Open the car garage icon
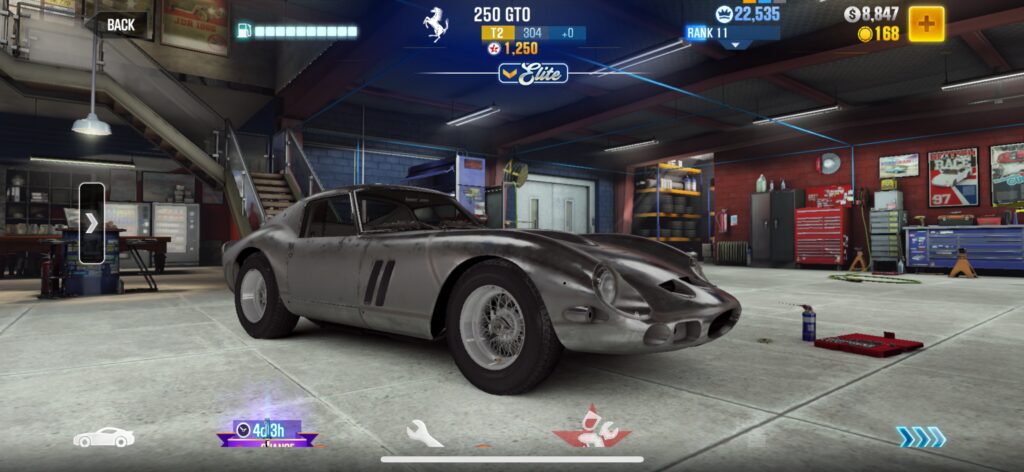This screenshot has height=472, width=1024. click(104, 437)
